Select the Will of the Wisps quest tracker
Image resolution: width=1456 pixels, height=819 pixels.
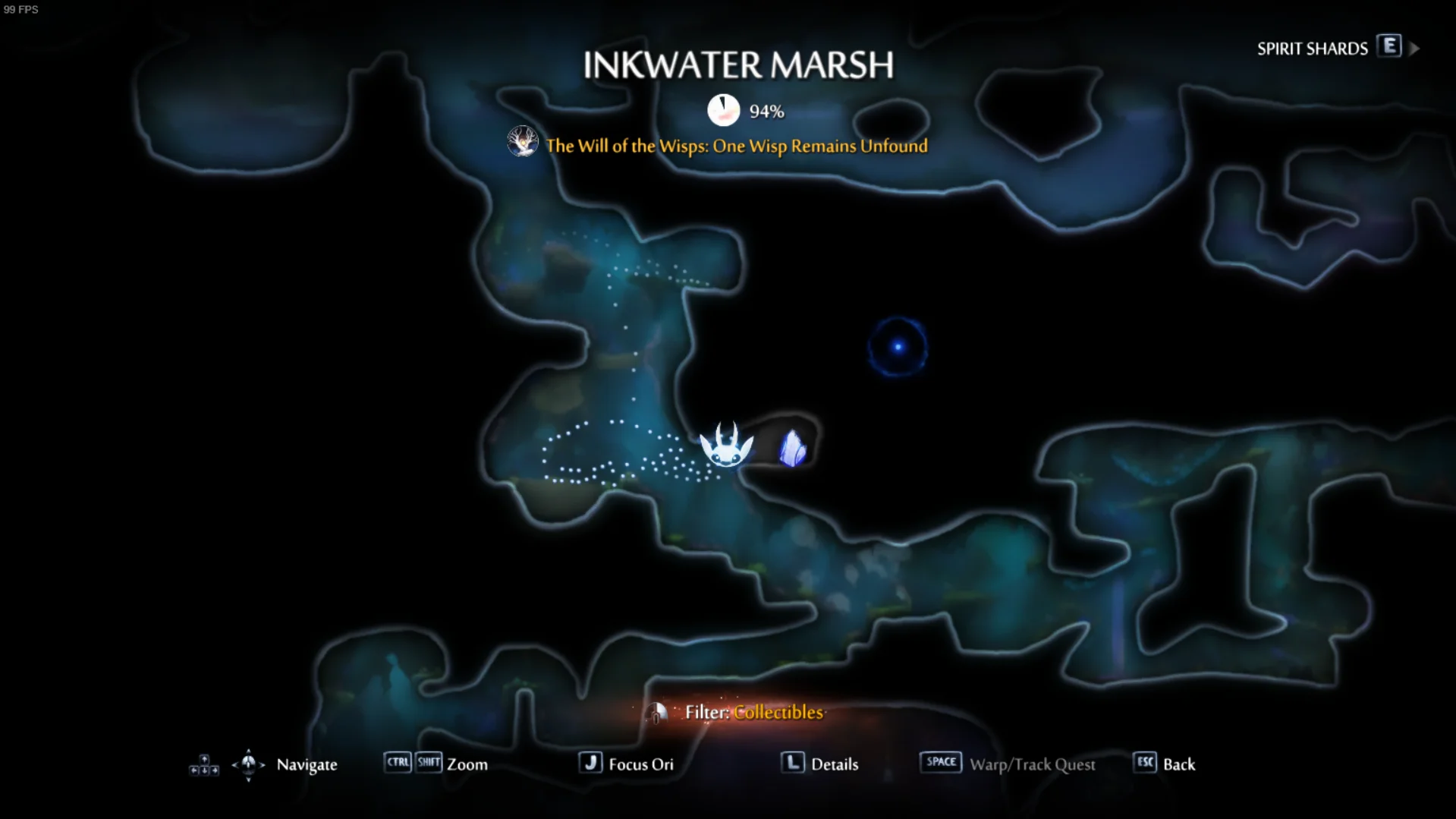coord(734,146)
